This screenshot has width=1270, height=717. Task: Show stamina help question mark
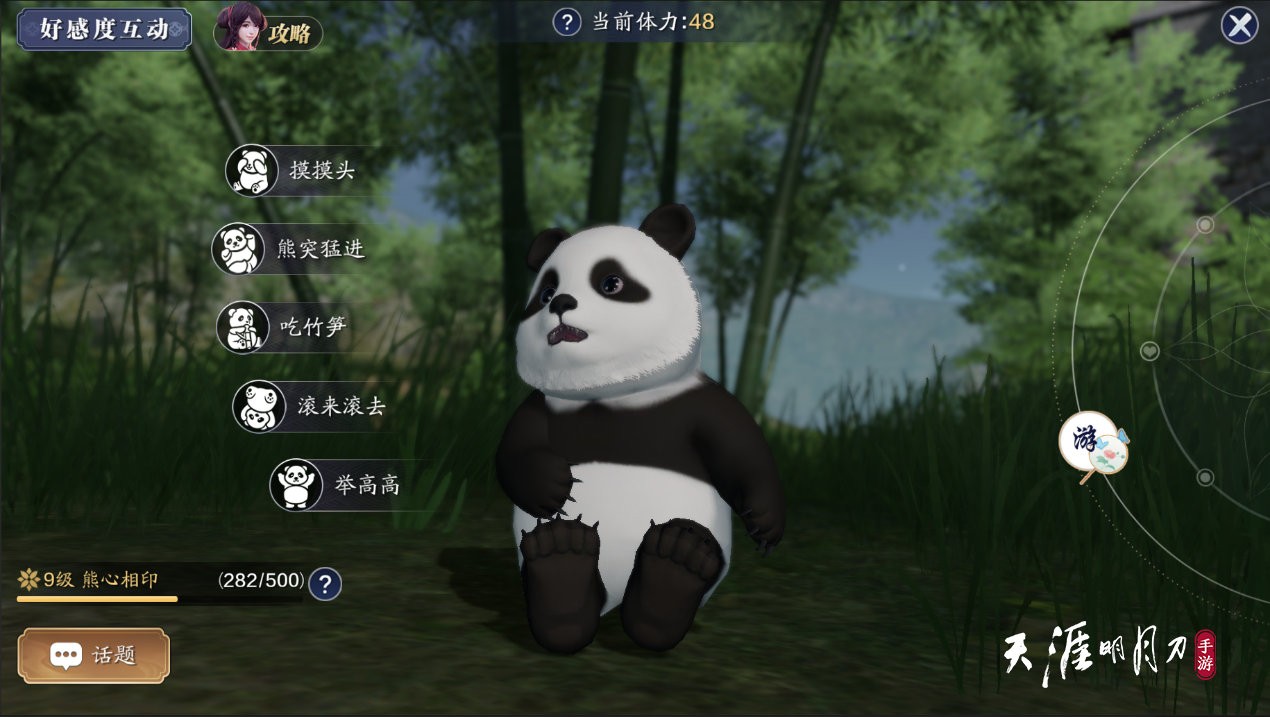567,22
